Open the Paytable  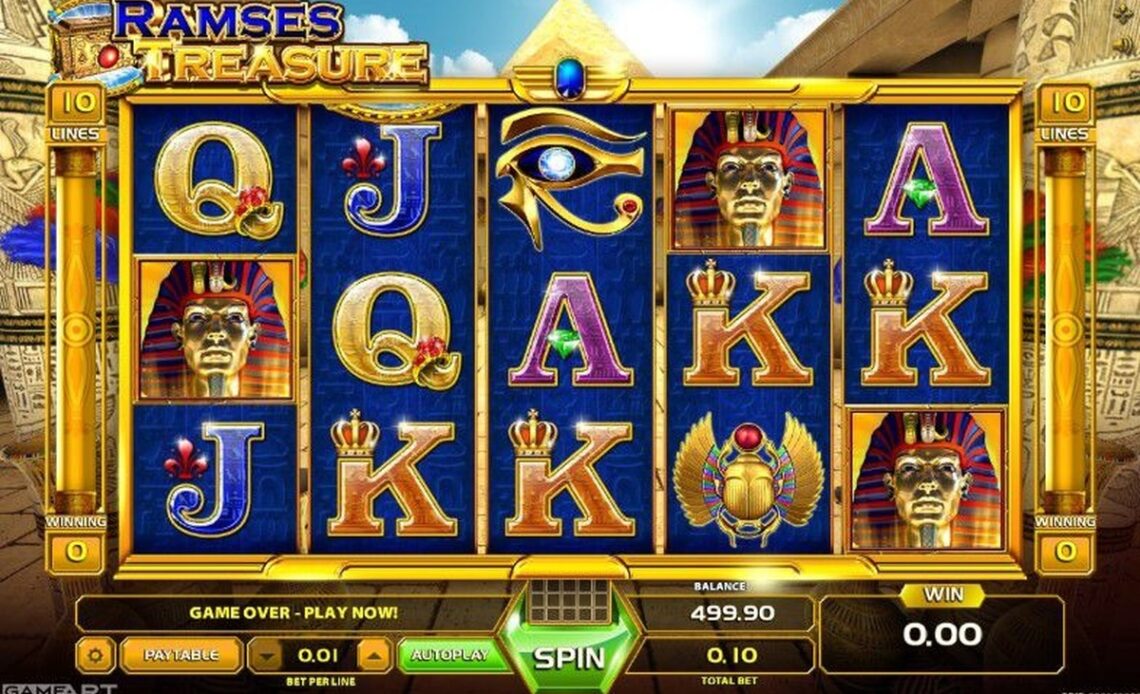[x=181, y=655]
